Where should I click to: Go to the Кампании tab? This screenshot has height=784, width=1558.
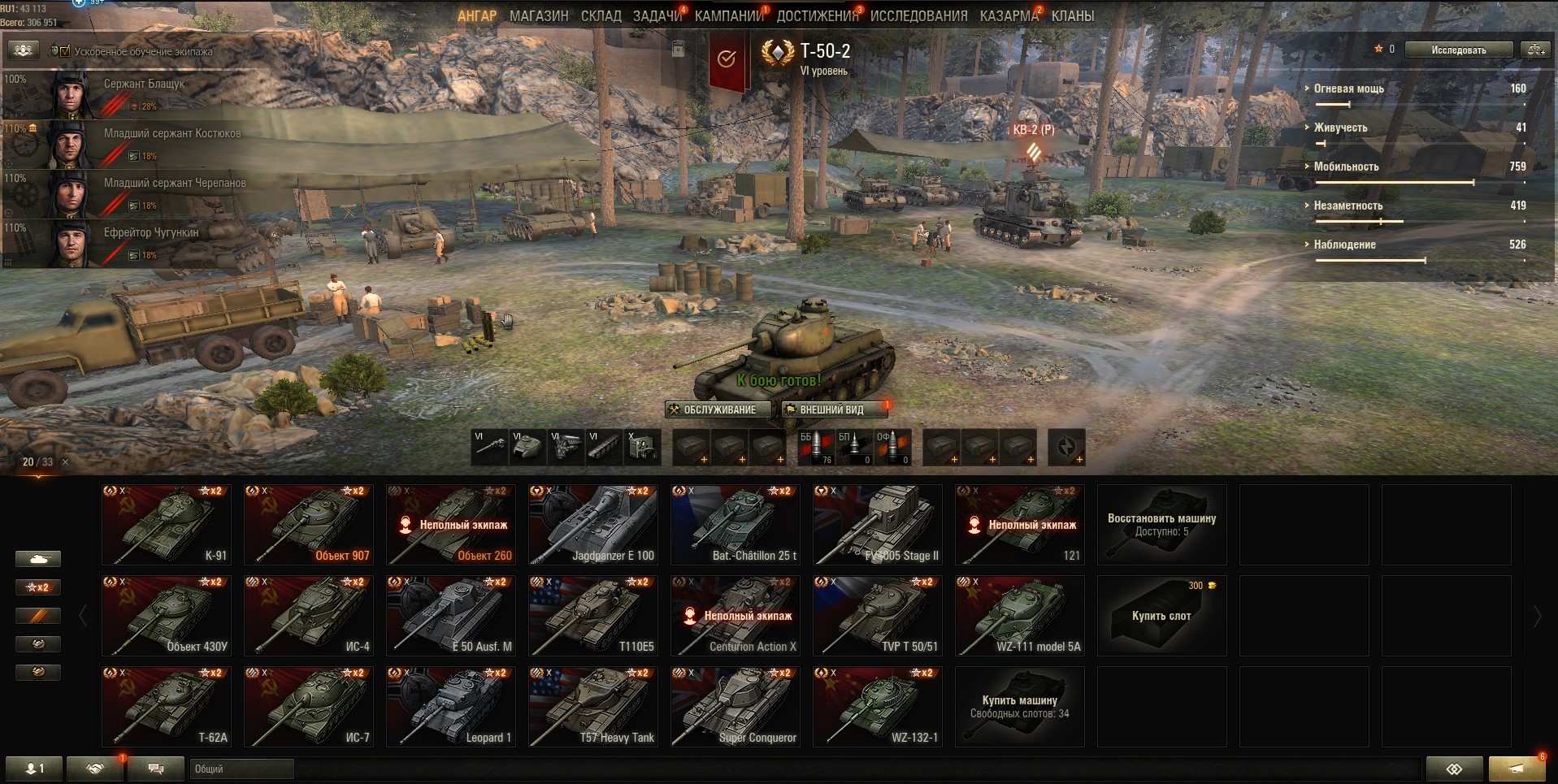click(729, 16)
